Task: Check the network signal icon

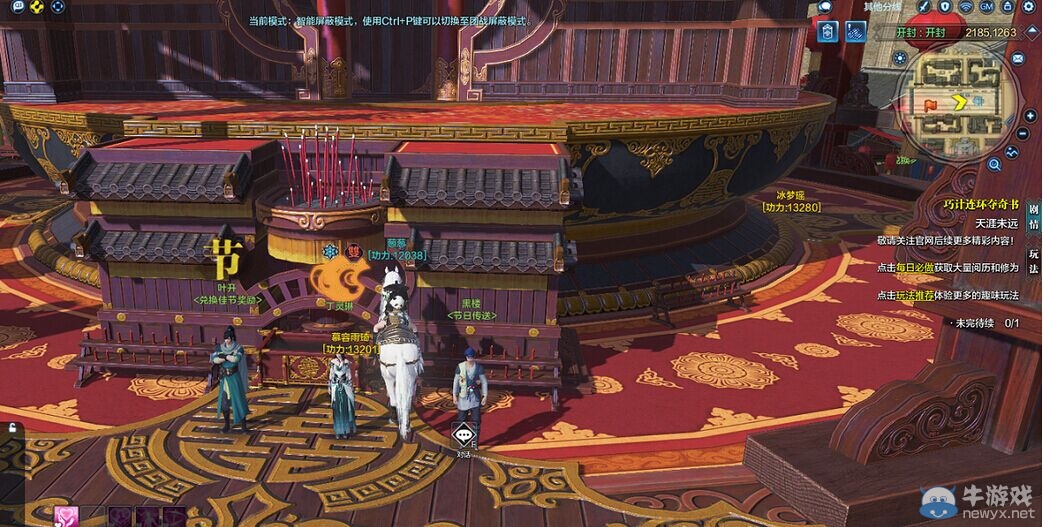Action: click(966, 7)
